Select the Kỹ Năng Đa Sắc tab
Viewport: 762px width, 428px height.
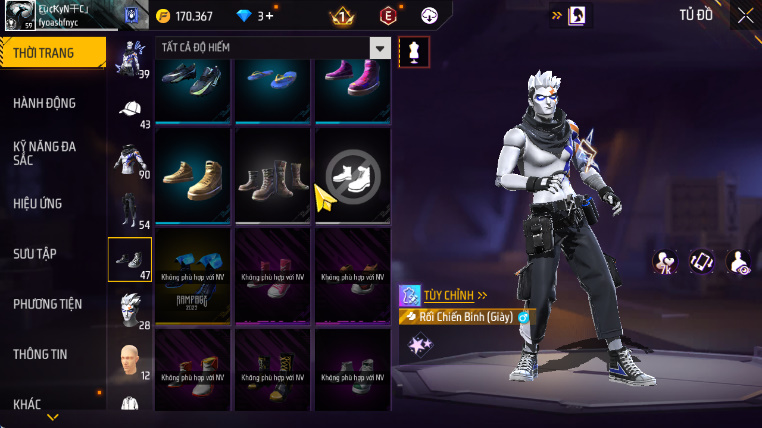pyautogui.click(x=45, y=153)
